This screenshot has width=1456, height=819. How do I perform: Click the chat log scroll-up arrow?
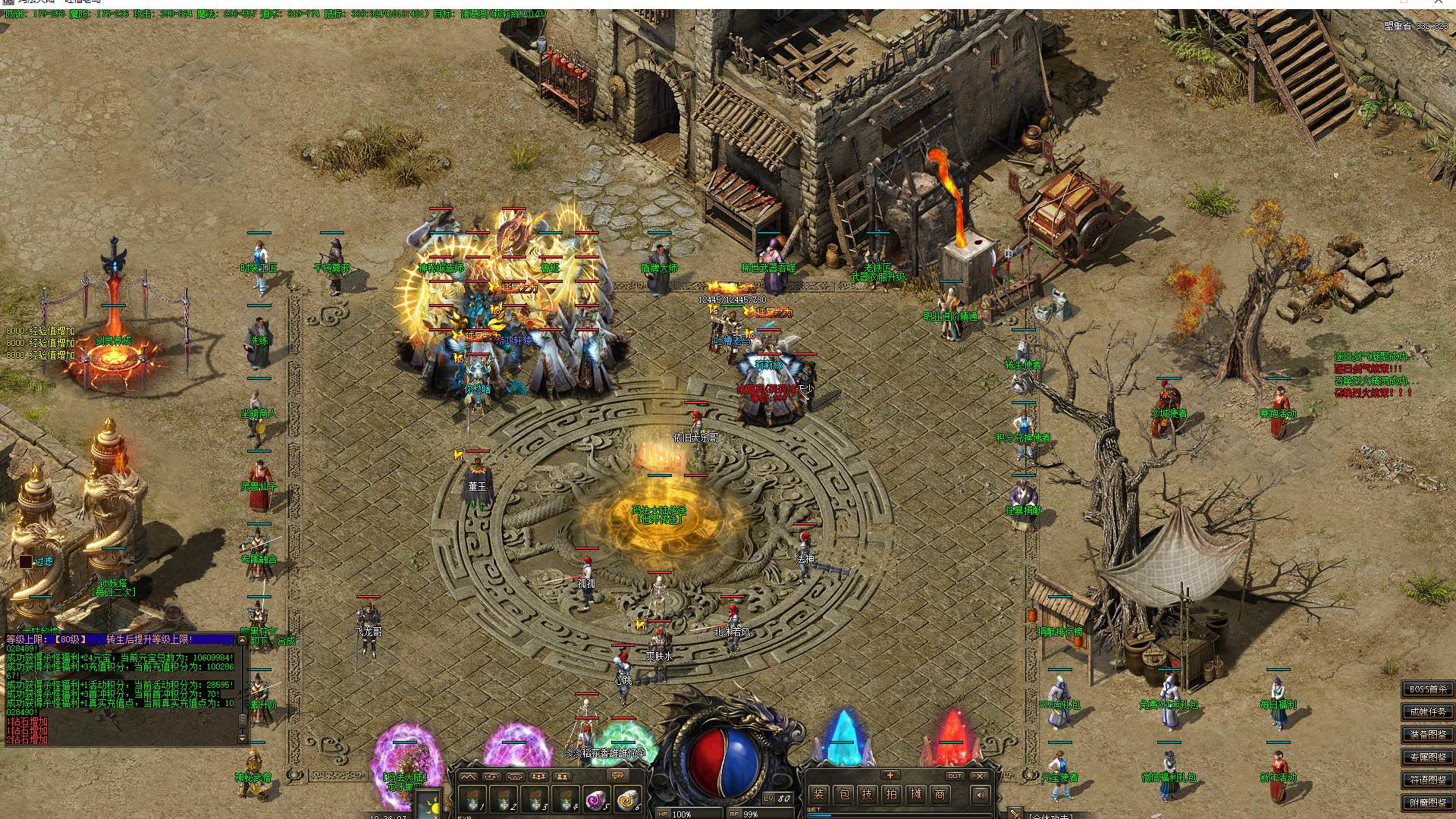click(x=243, y=641)
